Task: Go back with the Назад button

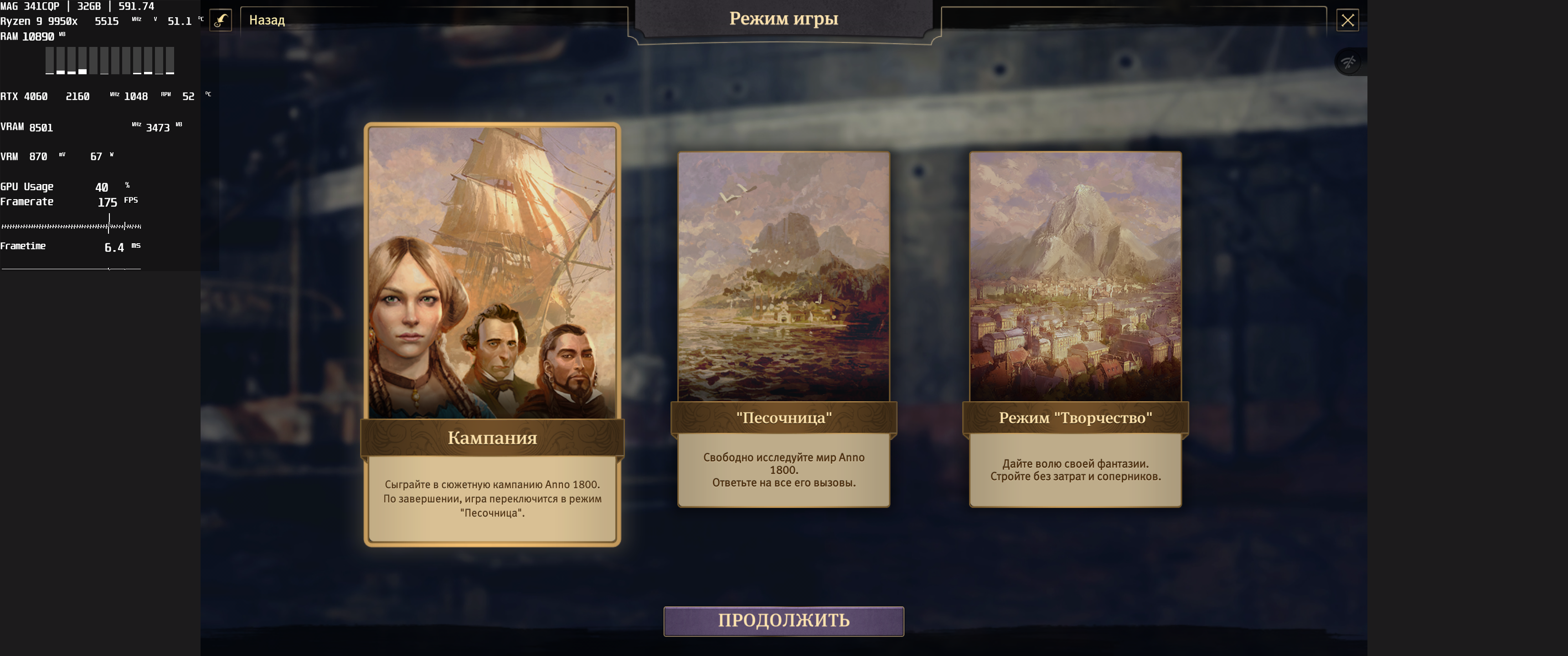Action: point(267,20)
